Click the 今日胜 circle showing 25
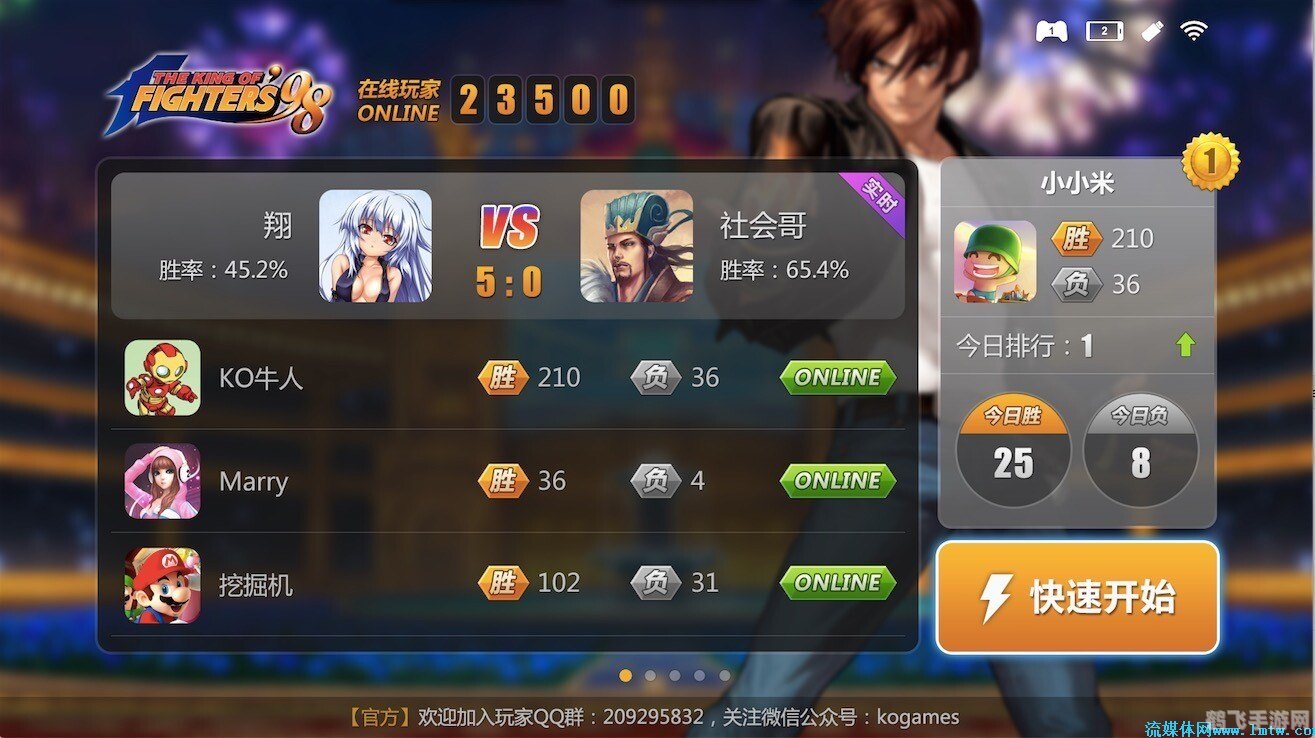 [1013, 450]
